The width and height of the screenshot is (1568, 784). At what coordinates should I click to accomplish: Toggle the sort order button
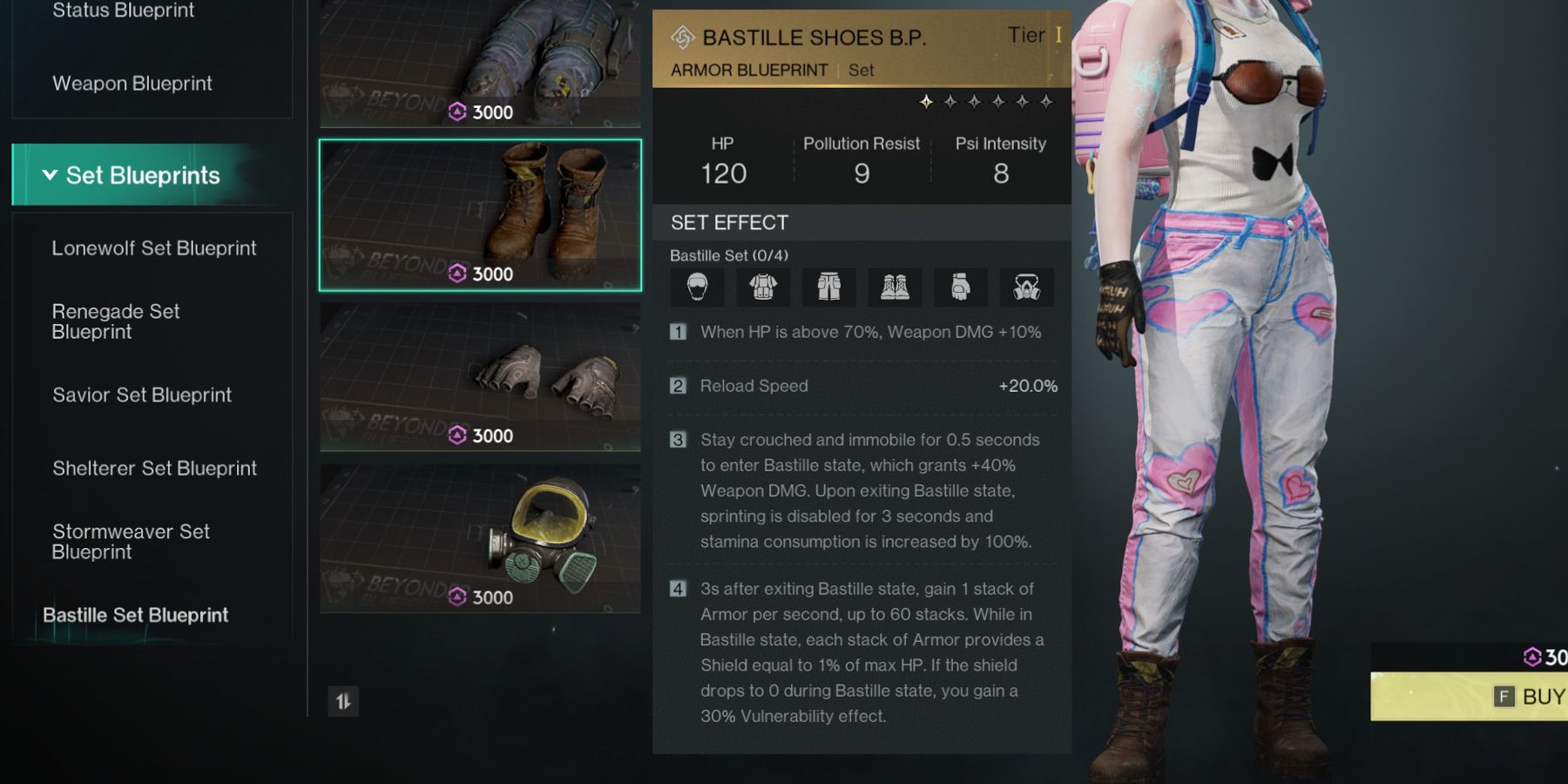pos(343,701)
